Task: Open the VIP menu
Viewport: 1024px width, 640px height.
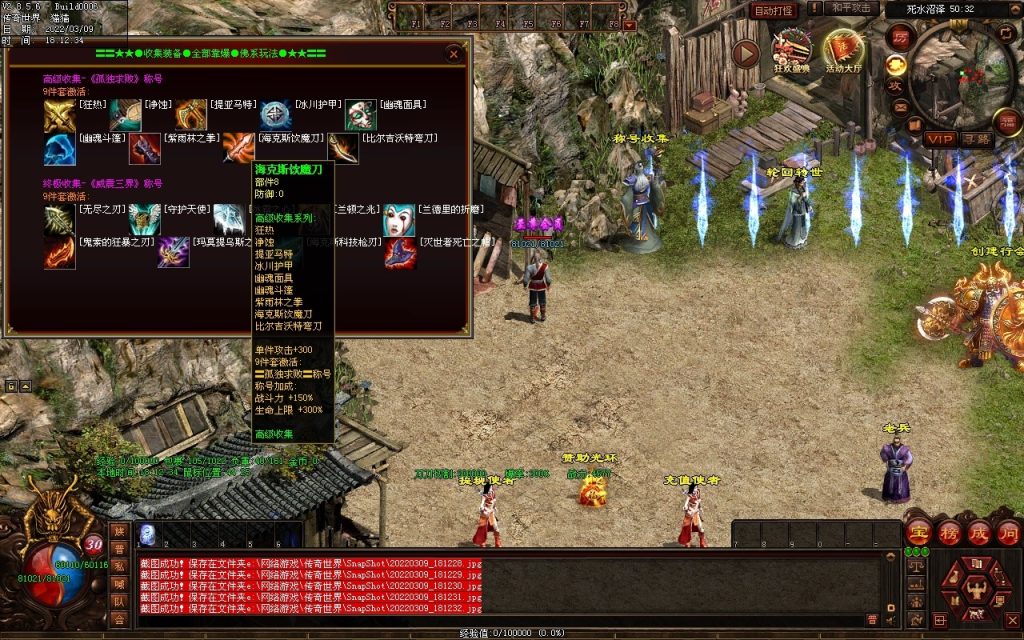Action: [x=939, y=138]
